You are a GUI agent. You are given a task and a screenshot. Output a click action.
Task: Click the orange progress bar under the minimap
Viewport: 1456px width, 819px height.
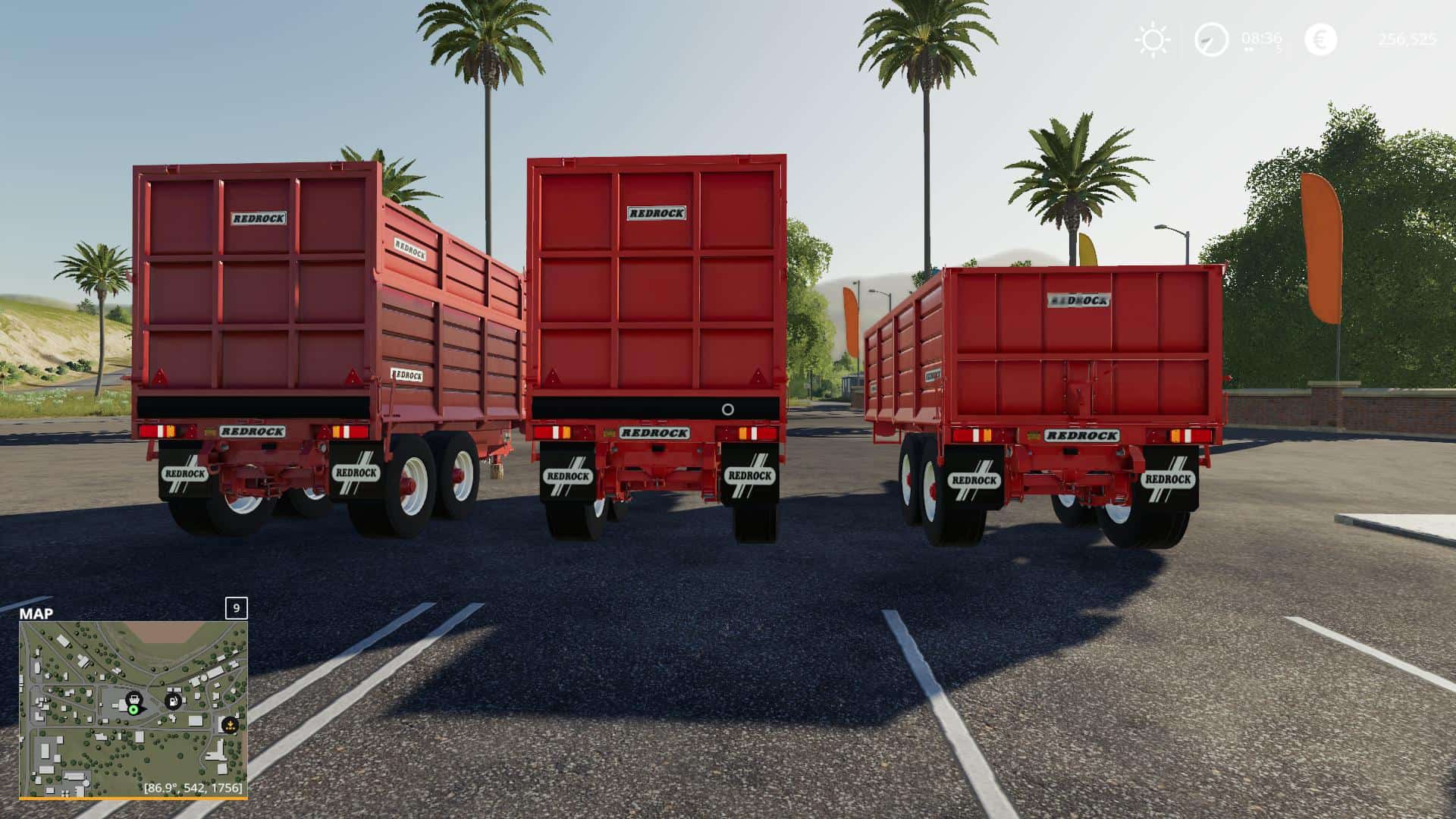[x=134, y=798]
